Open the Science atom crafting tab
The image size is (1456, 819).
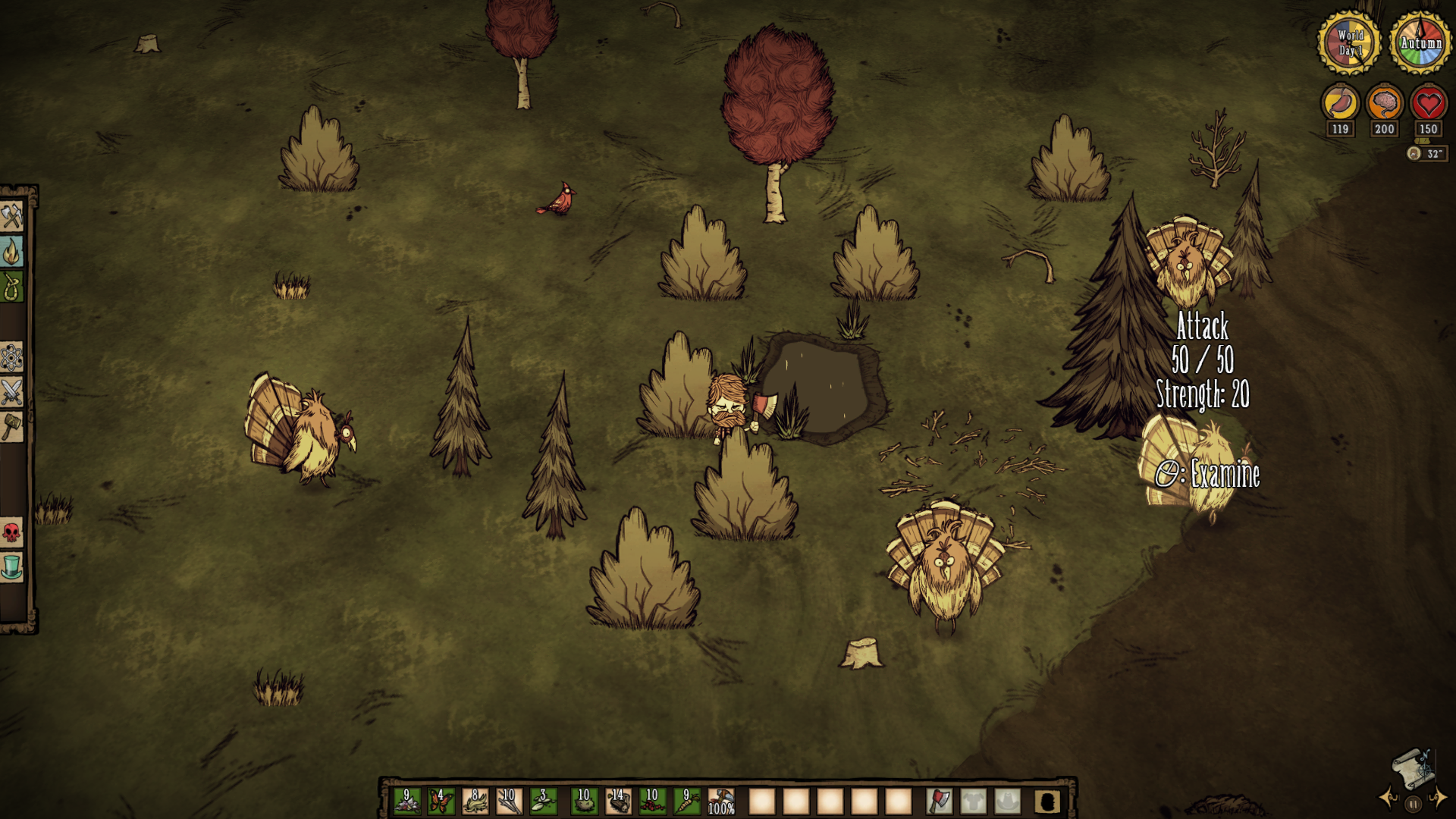(x=11, y=357)
